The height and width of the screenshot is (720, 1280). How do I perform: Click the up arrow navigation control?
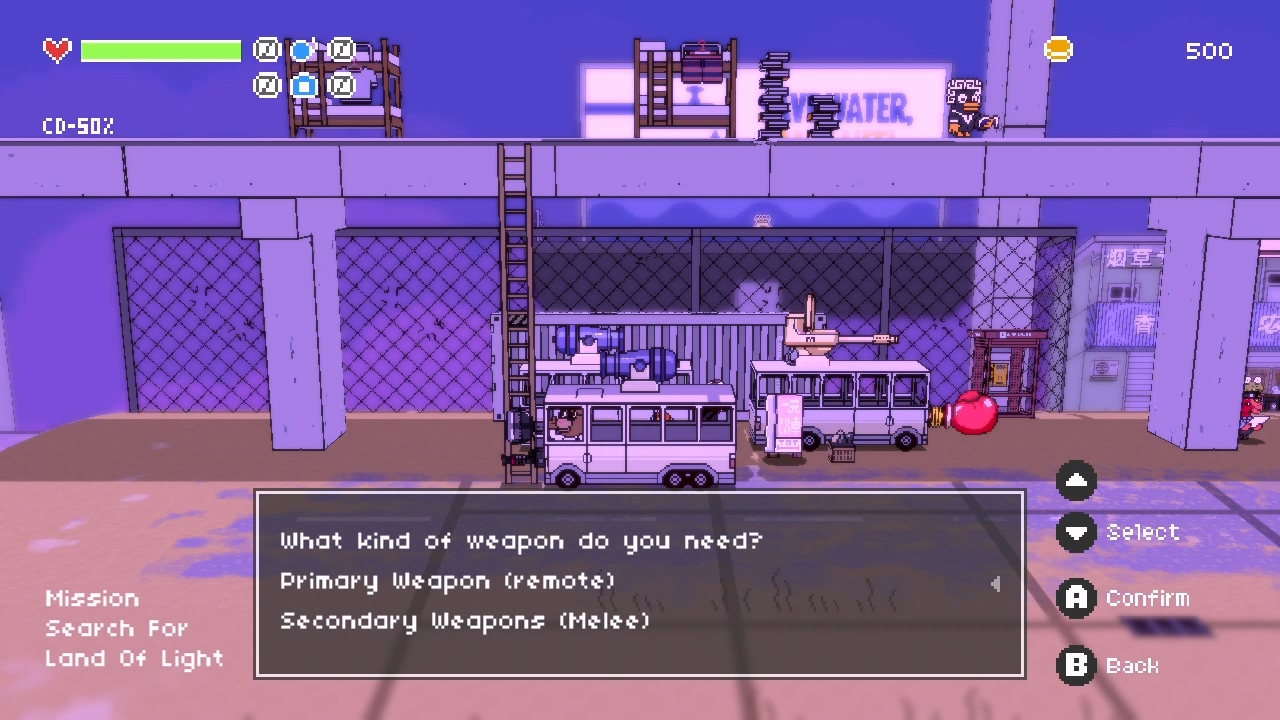(x=1076, y=481)
